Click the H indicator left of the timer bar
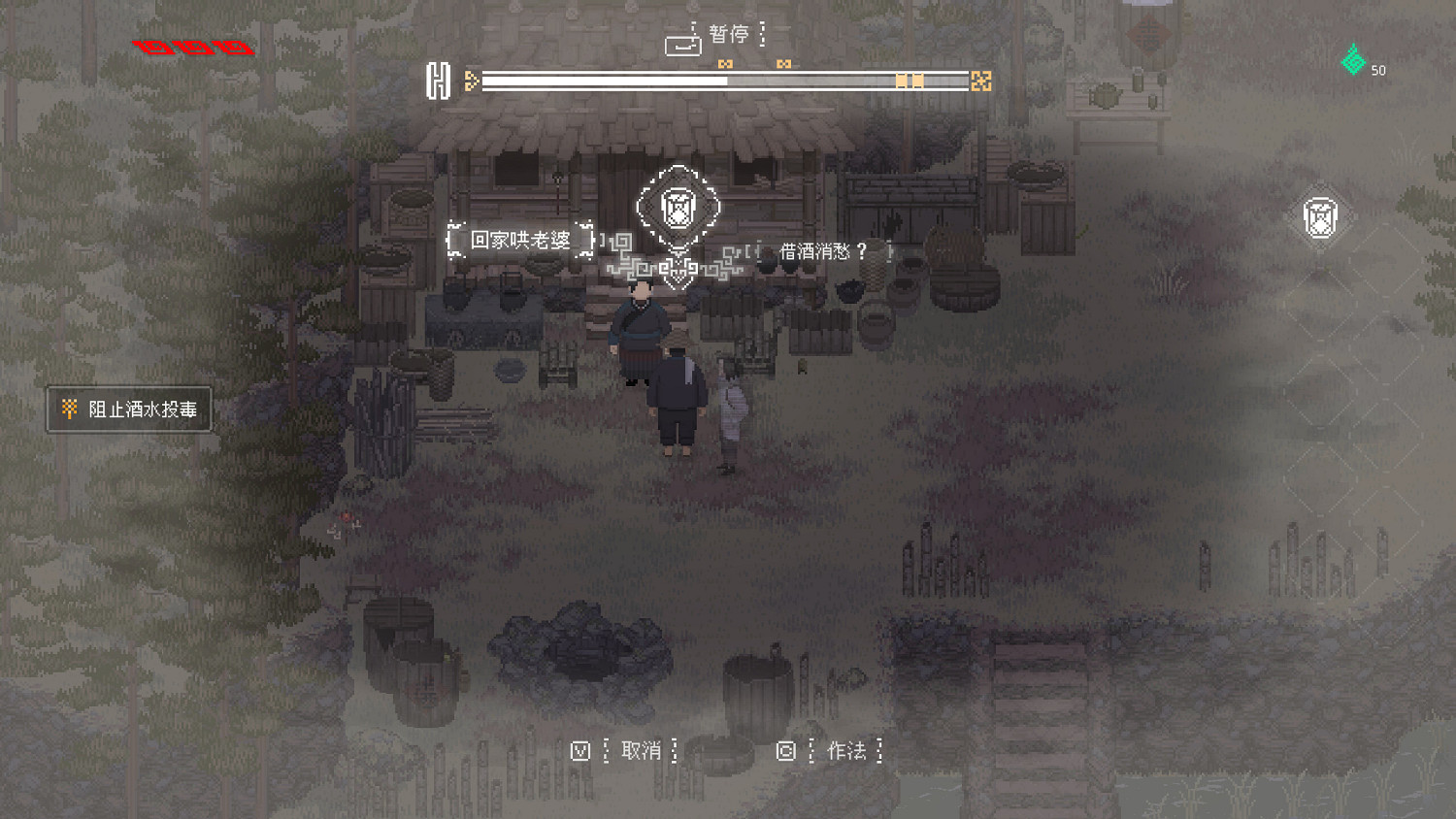The image size is (1456, 819). coord(439,80)
